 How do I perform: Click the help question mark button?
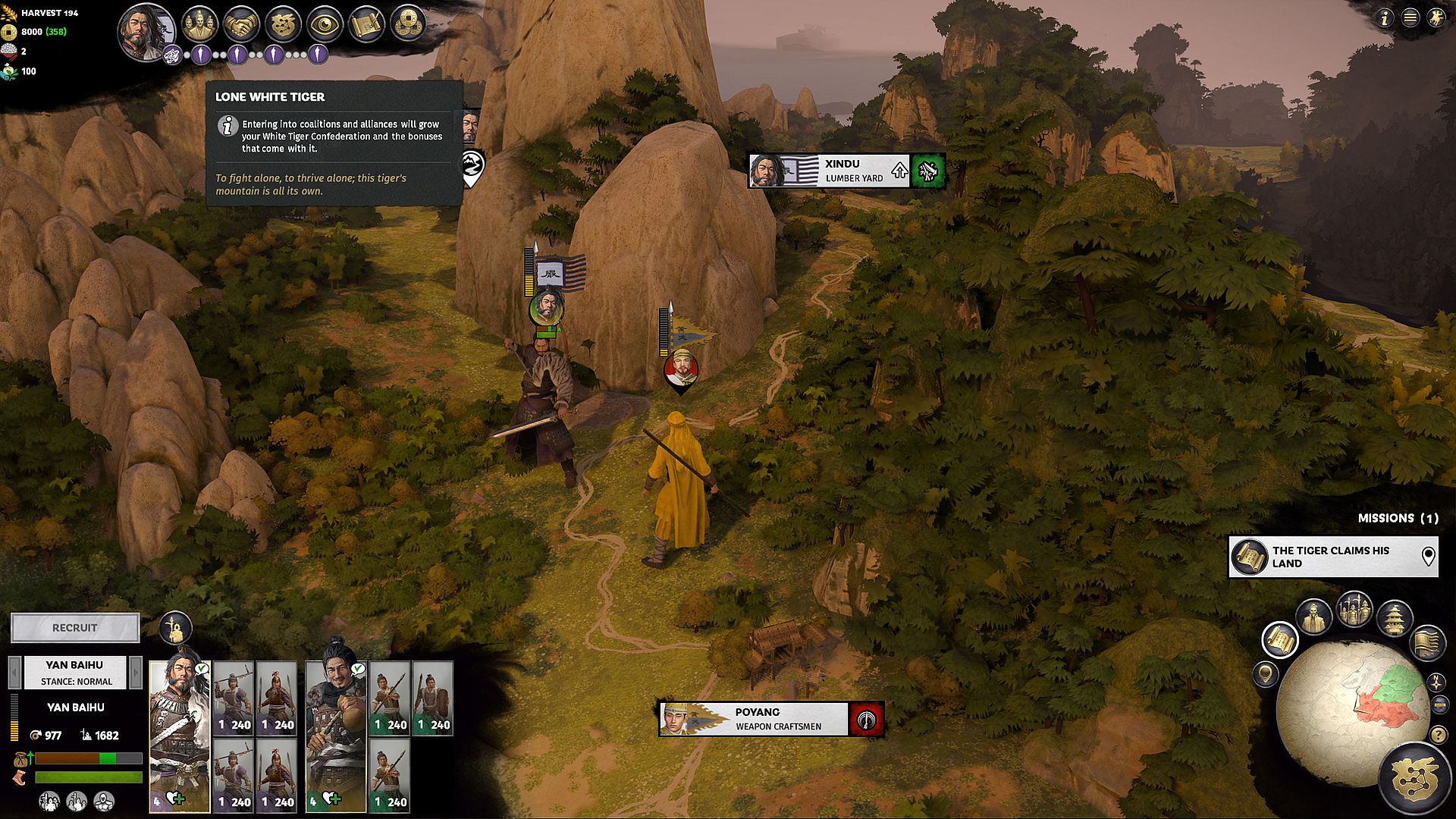pyautogui.click(x=1439, y=735)
